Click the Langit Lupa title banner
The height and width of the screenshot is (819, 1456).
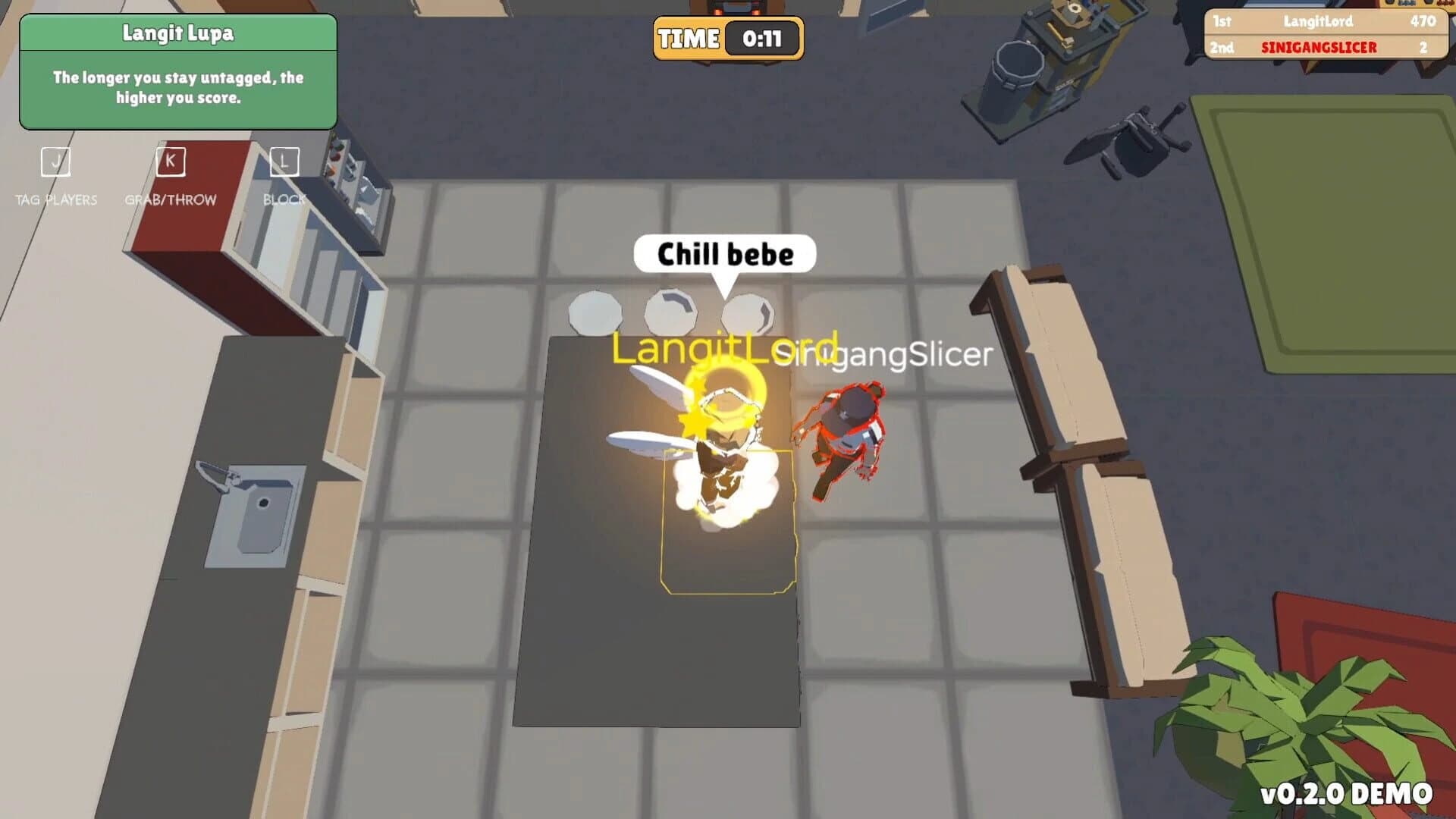coord(178,33)
